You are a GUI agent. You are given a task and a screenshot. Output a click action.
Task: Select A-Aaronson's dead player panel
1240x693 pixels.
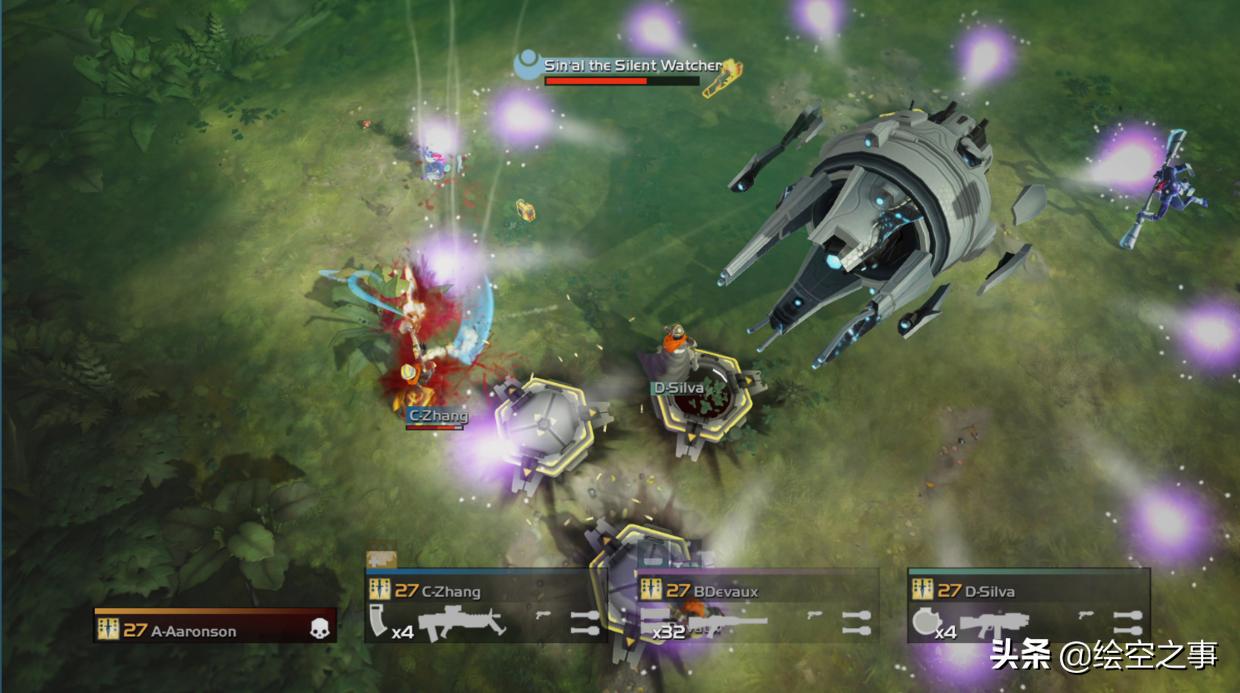pos(215,627)
